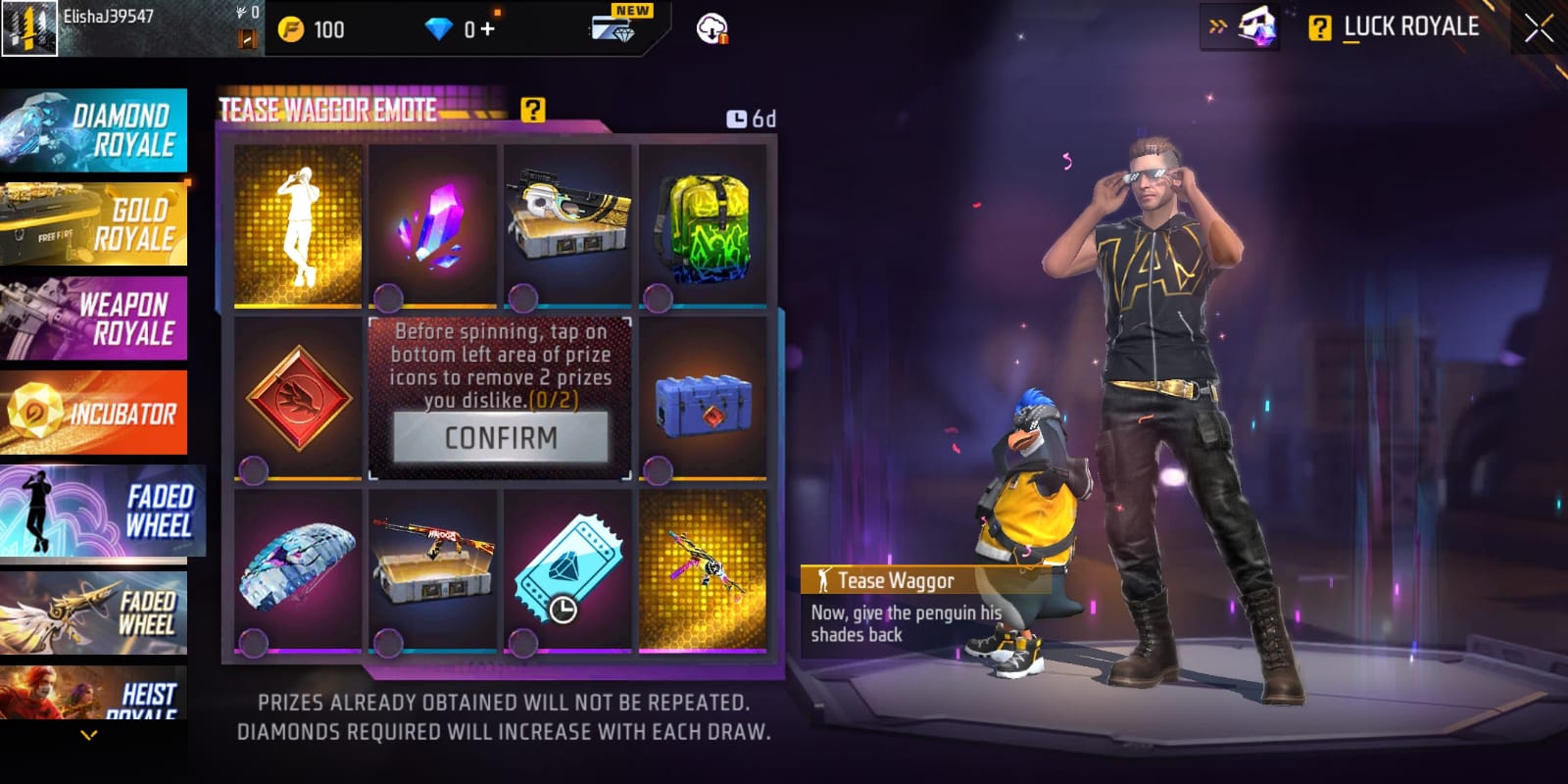Open the Incubator section

pos(94,413)
